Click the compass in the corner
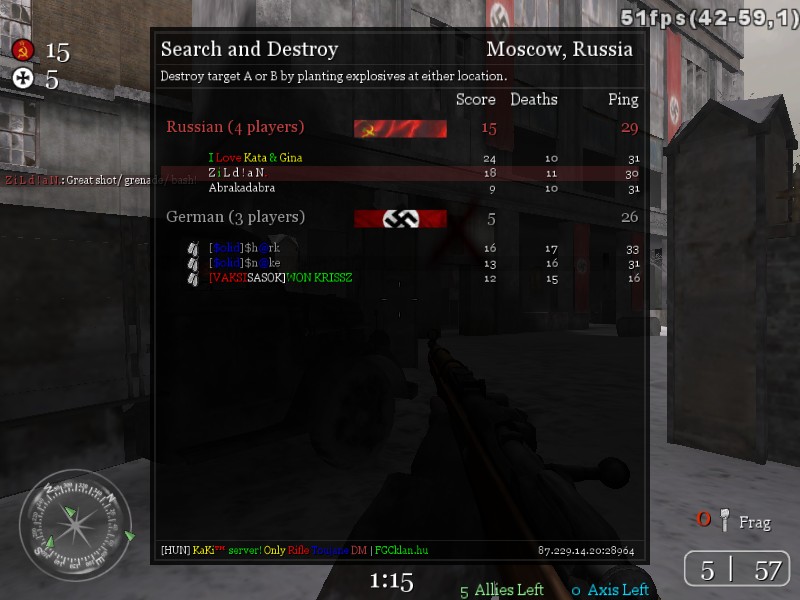800x600 pixels. pos(75,526)
